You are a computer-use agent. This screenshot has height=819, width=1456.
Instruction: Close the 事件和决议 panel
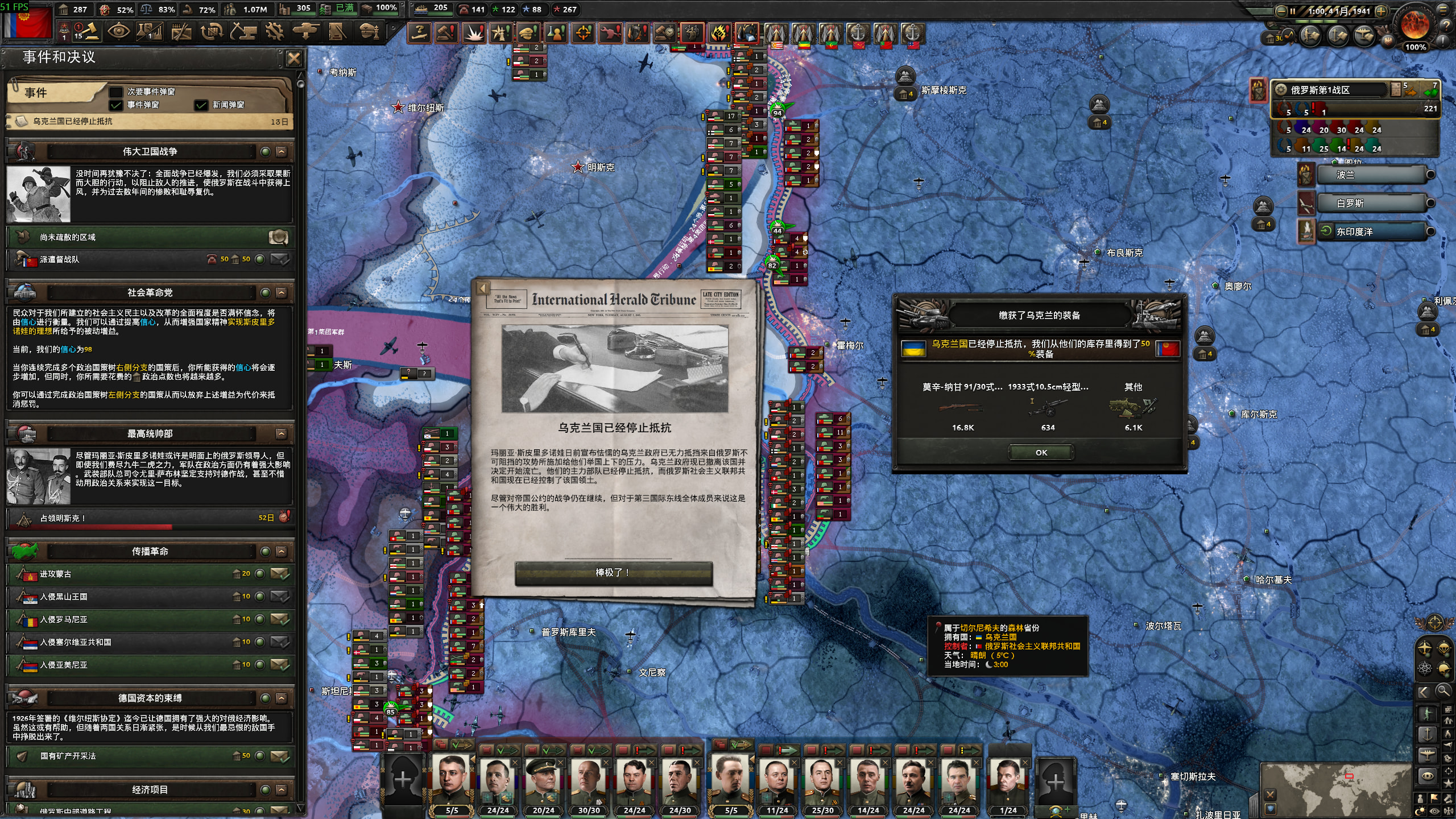tap(293, 58)
